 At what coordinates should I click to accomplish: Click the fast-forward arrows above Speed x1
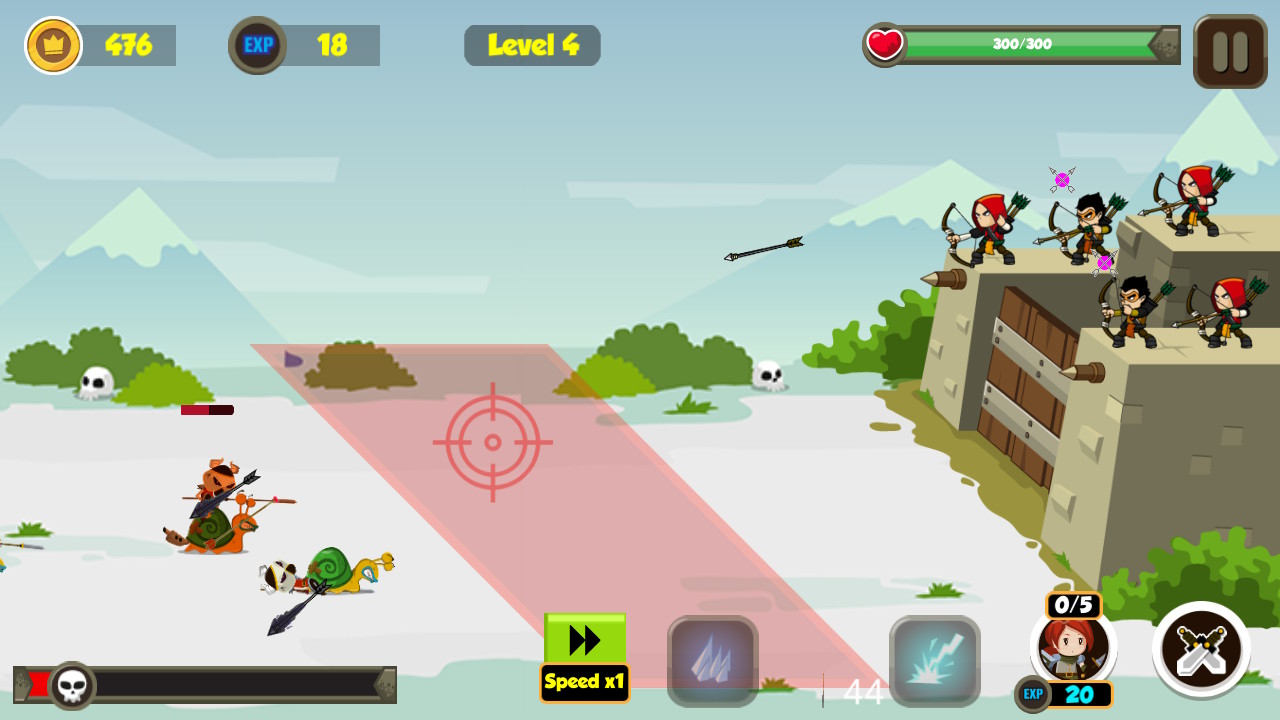(583, 637)
